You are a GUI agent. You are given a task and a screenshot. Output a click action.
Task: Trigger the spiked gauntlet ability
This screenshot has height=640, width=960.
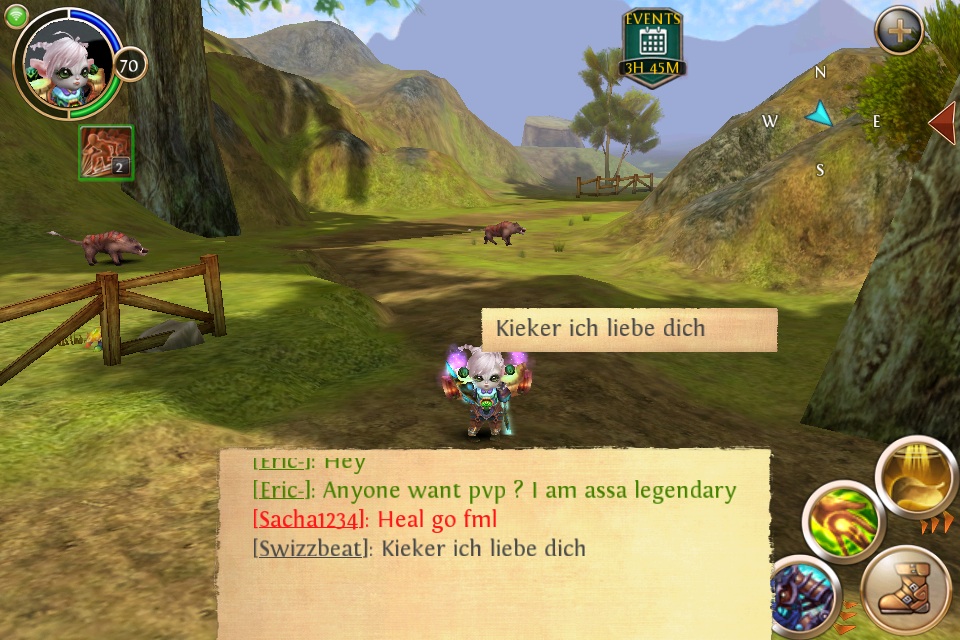point(805,595)
